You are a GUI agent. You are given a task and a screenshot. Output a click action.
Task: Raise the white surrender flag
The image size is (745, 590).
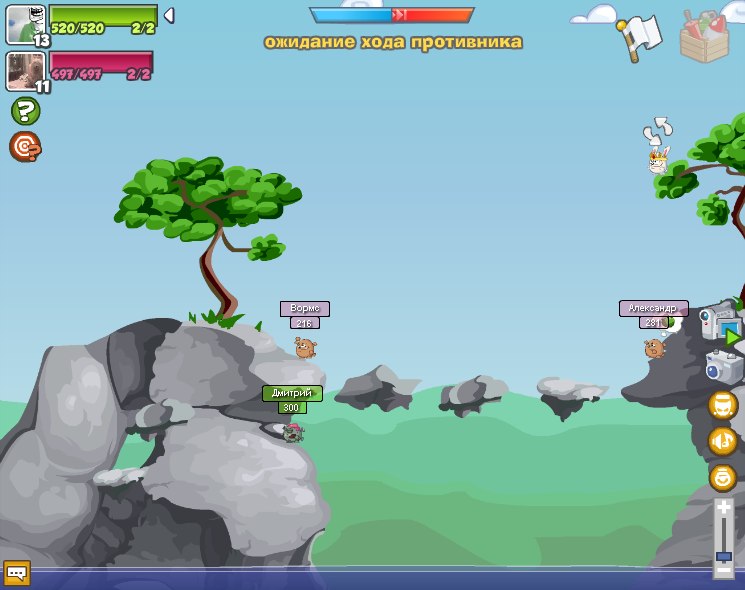point(639,36)
